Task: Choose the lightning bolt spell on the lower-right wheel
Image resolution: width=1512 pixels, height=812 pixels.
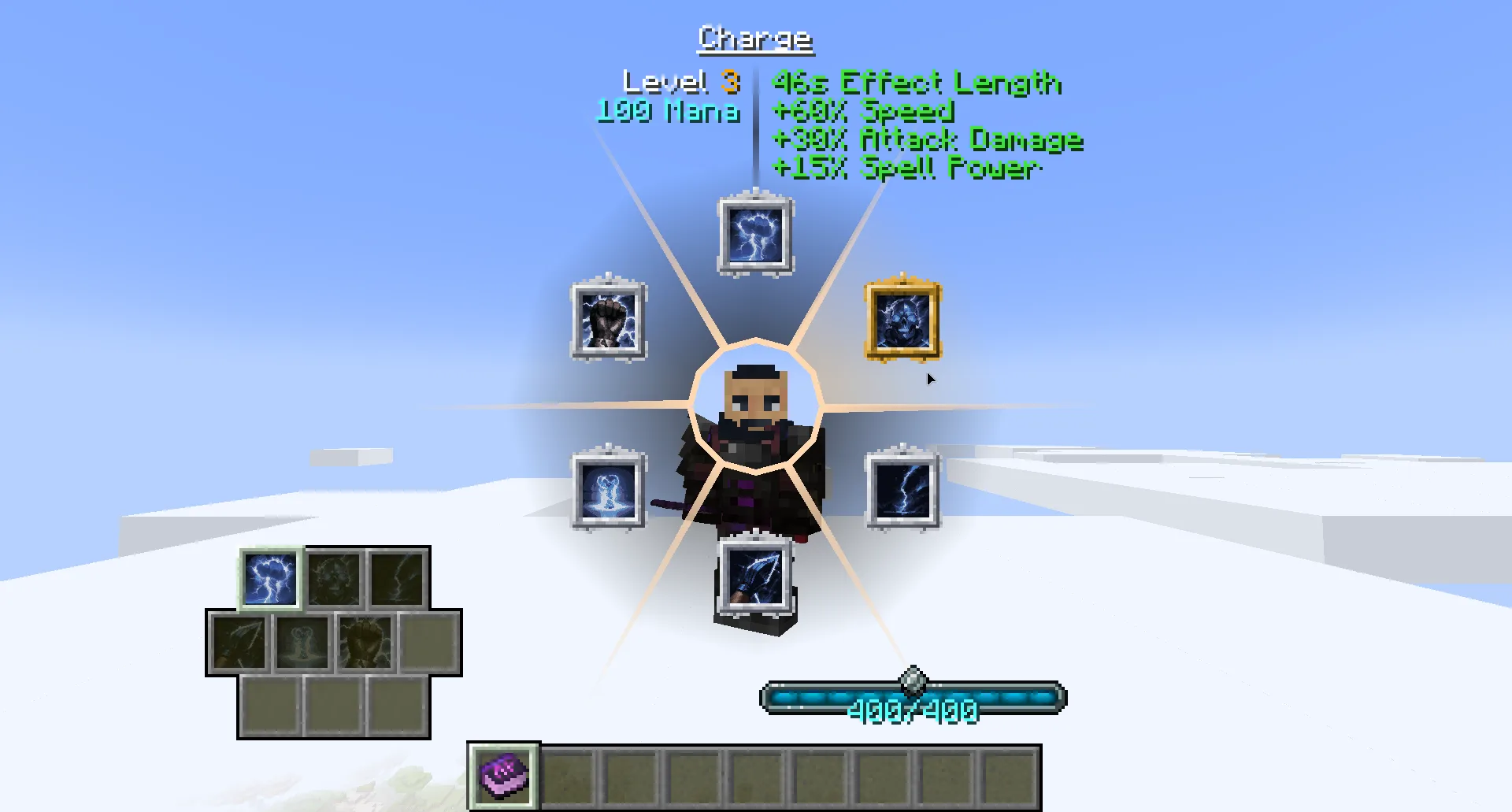Action: (901, 492)
